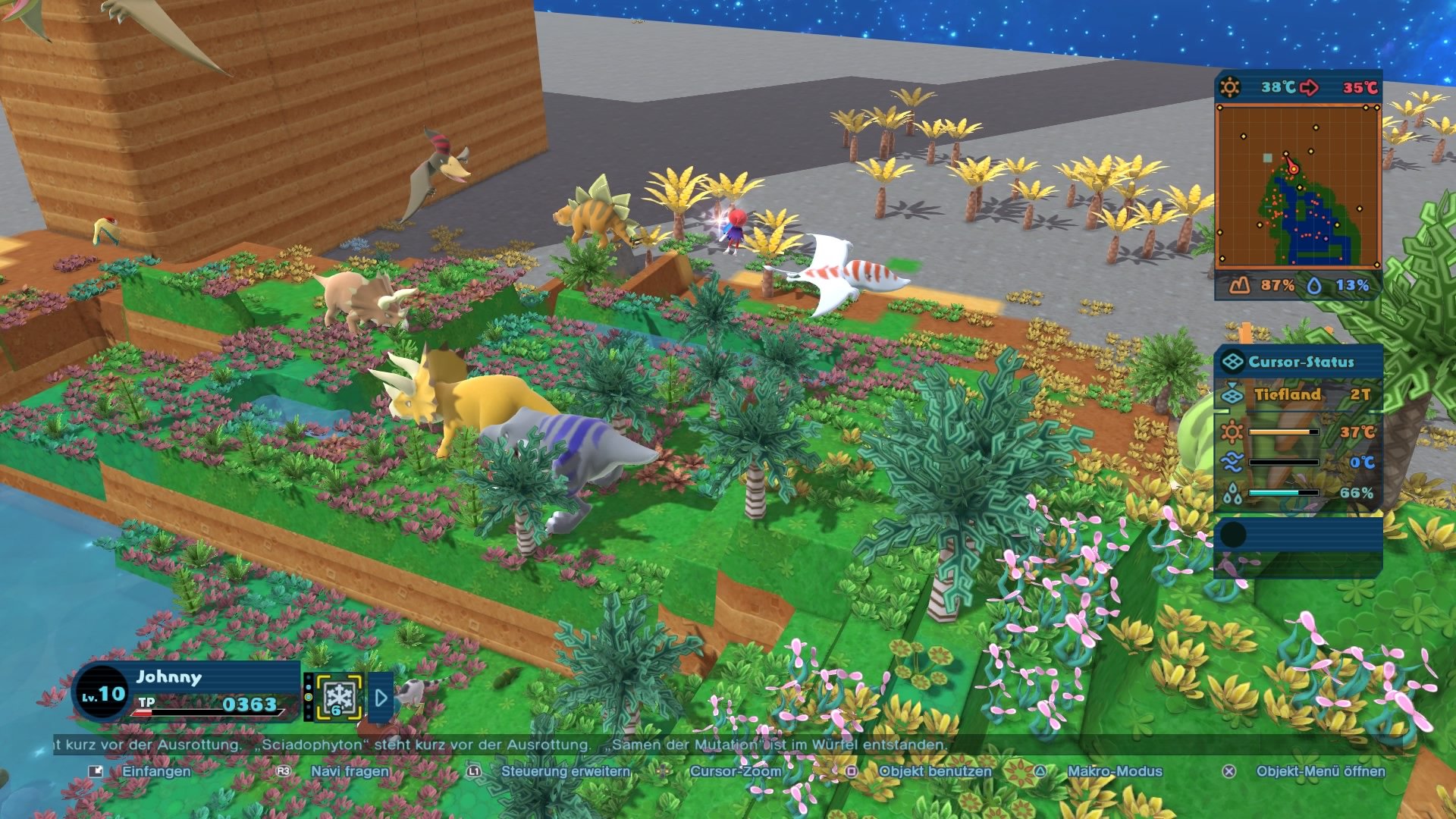Image resolution: width=1456 pixels, height=819 pixels.
Task: Click the water waves icon showing 0°C
Action: pos(1232,462)
